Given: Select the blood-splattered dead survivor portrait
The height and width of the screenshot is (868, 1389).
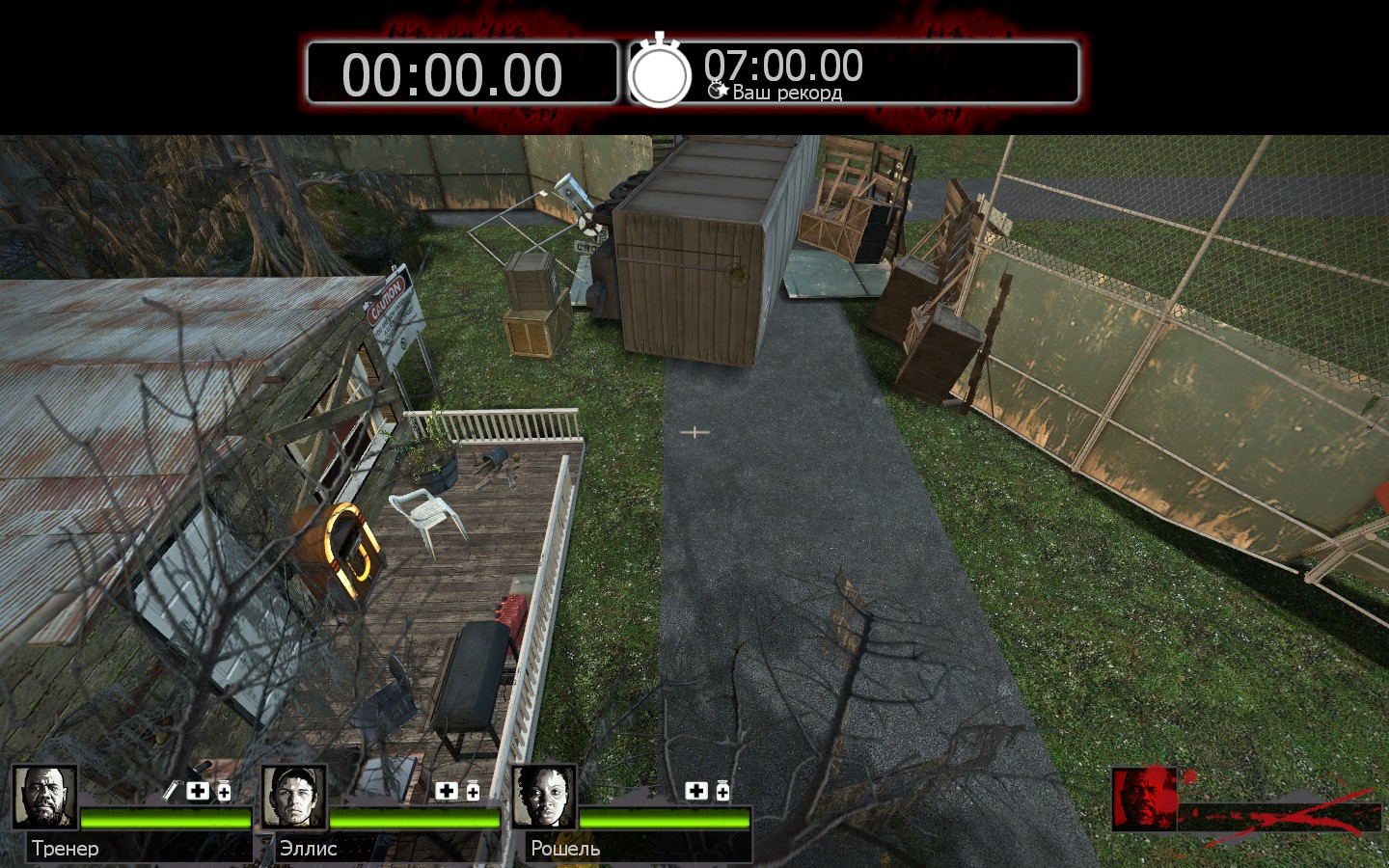Looking at the screenshot, I should [1144, 799].
